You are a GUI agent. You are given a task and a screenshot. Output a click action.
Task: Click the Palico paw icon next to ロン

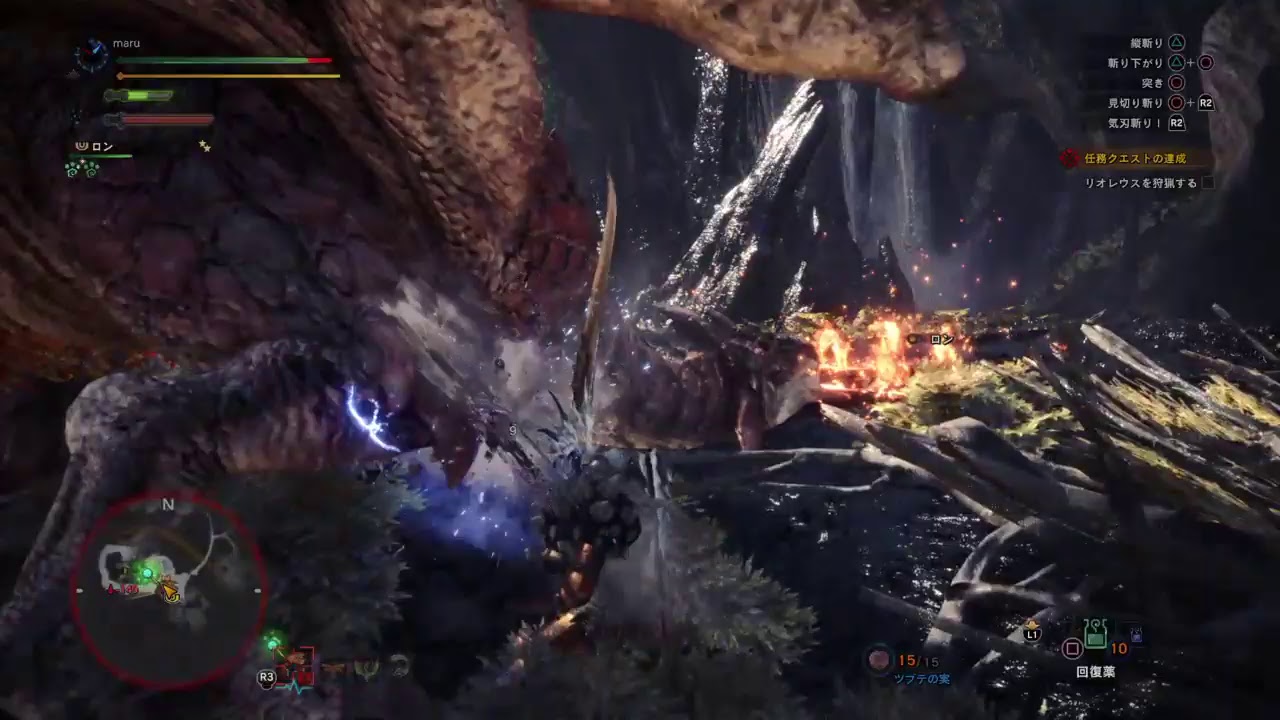point(82,145)
